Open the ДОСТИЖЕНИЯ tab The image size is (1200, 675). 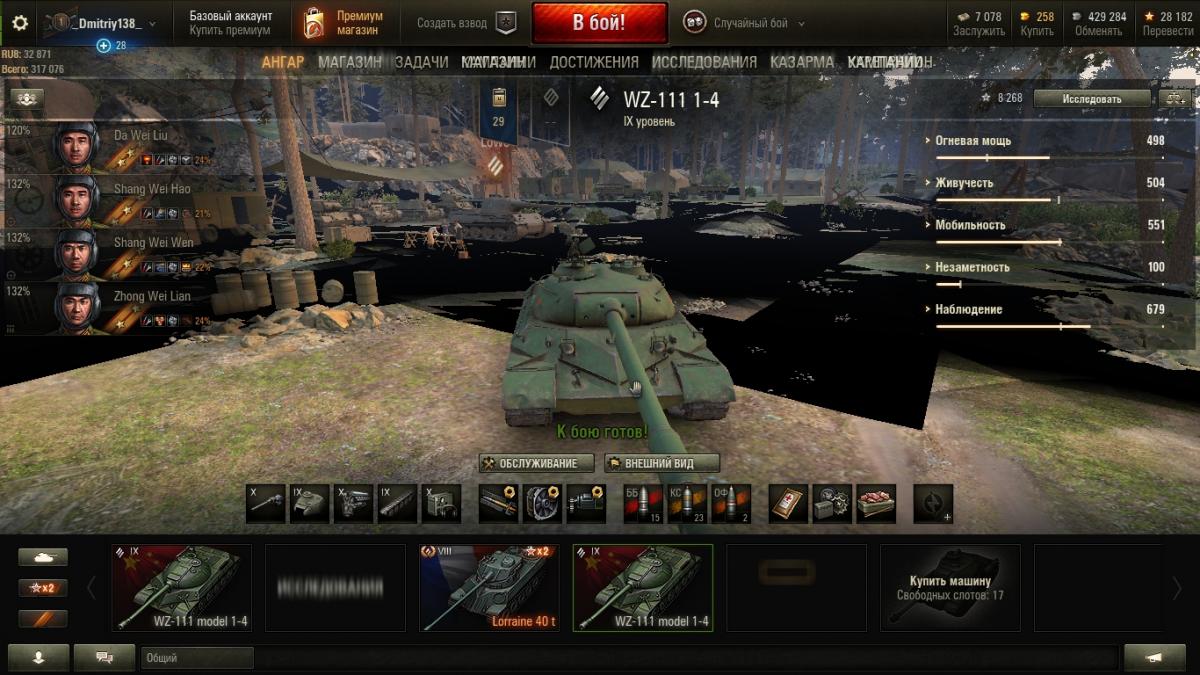tap(593, 62)
